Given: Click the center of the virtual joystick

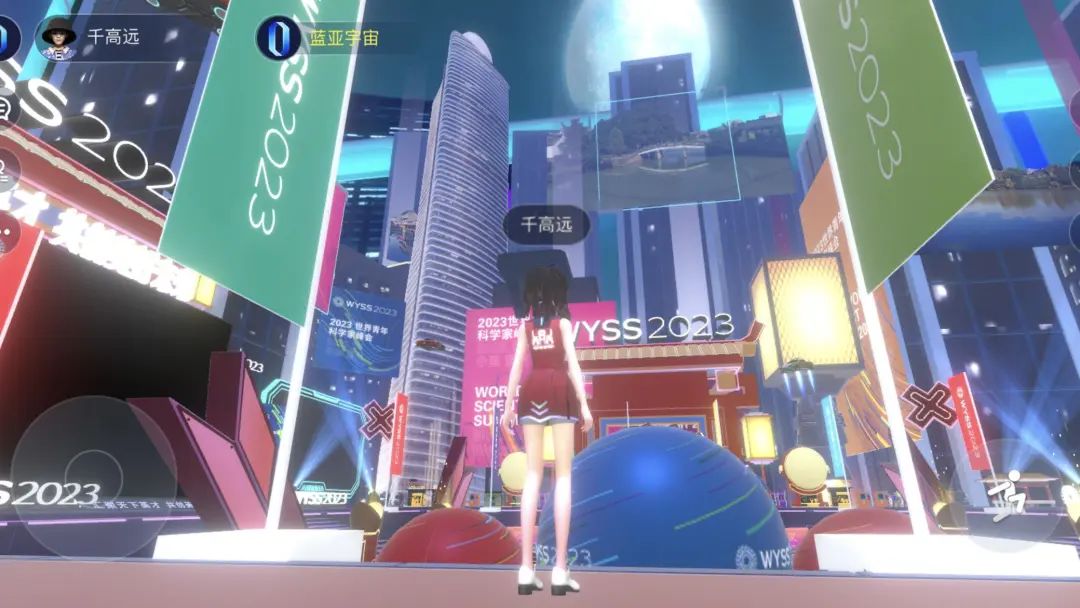Looking at the screenshot, I should click(x=94, y=476).
